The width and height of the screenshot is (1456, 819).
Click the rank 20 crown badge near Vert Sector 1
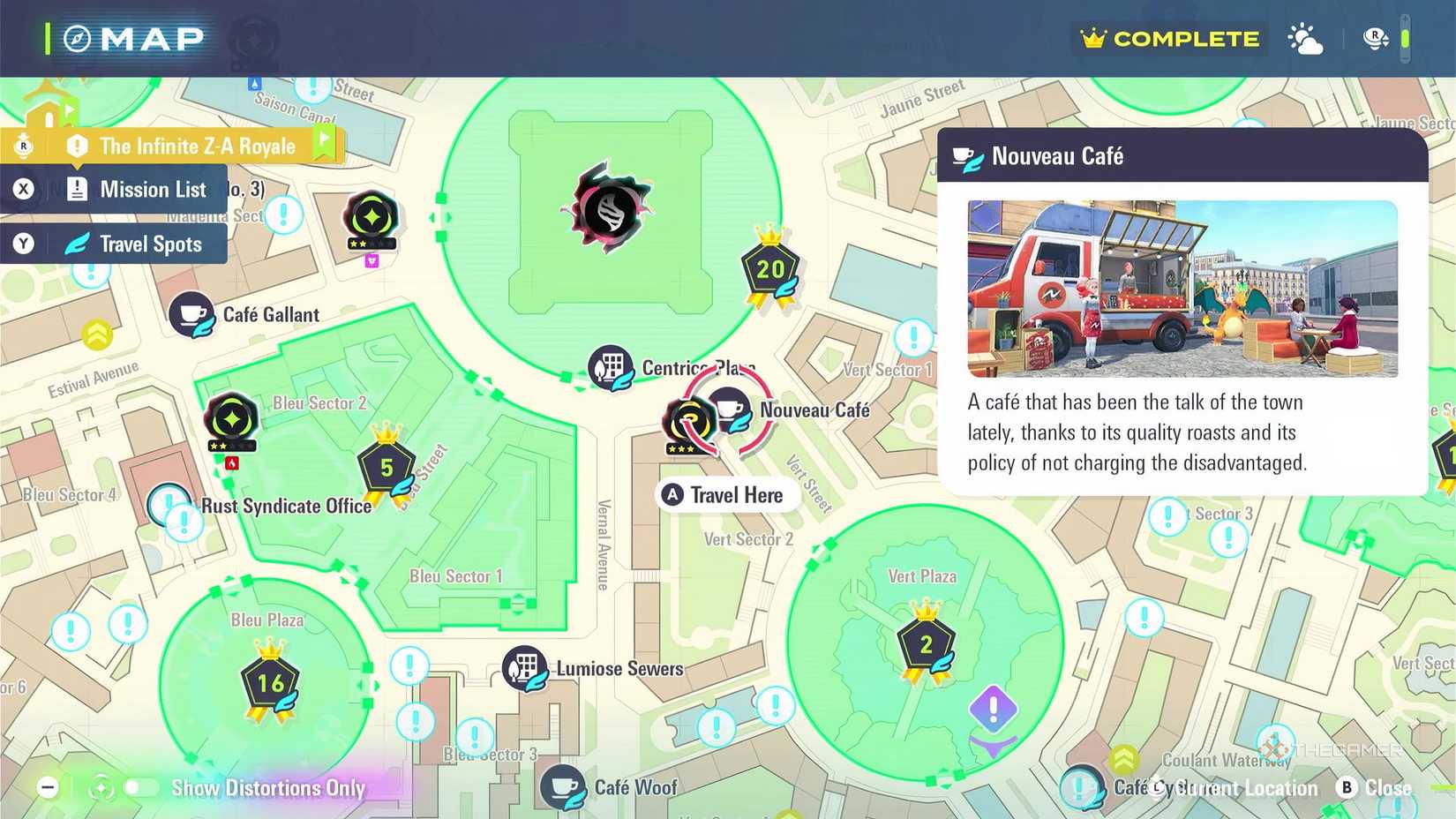pos(770,269)
